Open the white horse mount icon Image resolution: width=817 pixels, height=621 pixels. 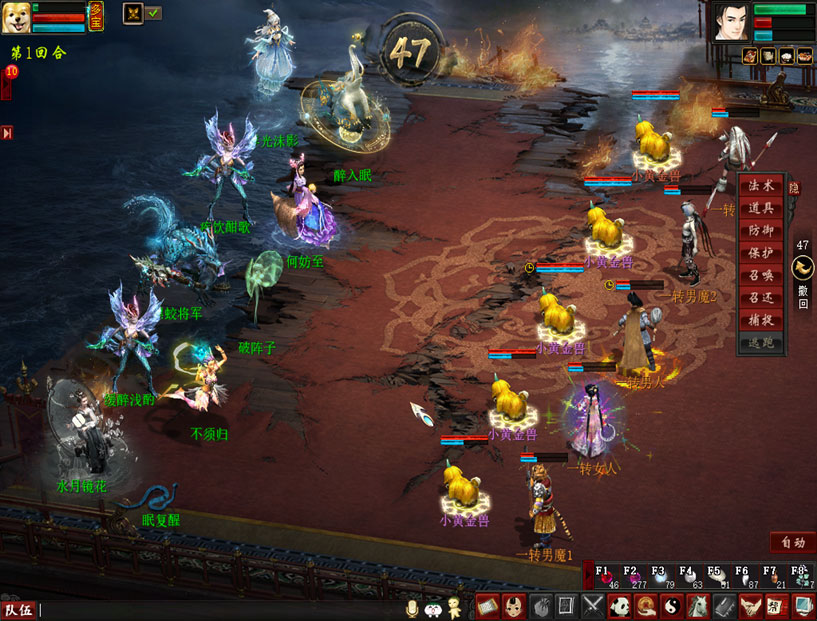697,606
